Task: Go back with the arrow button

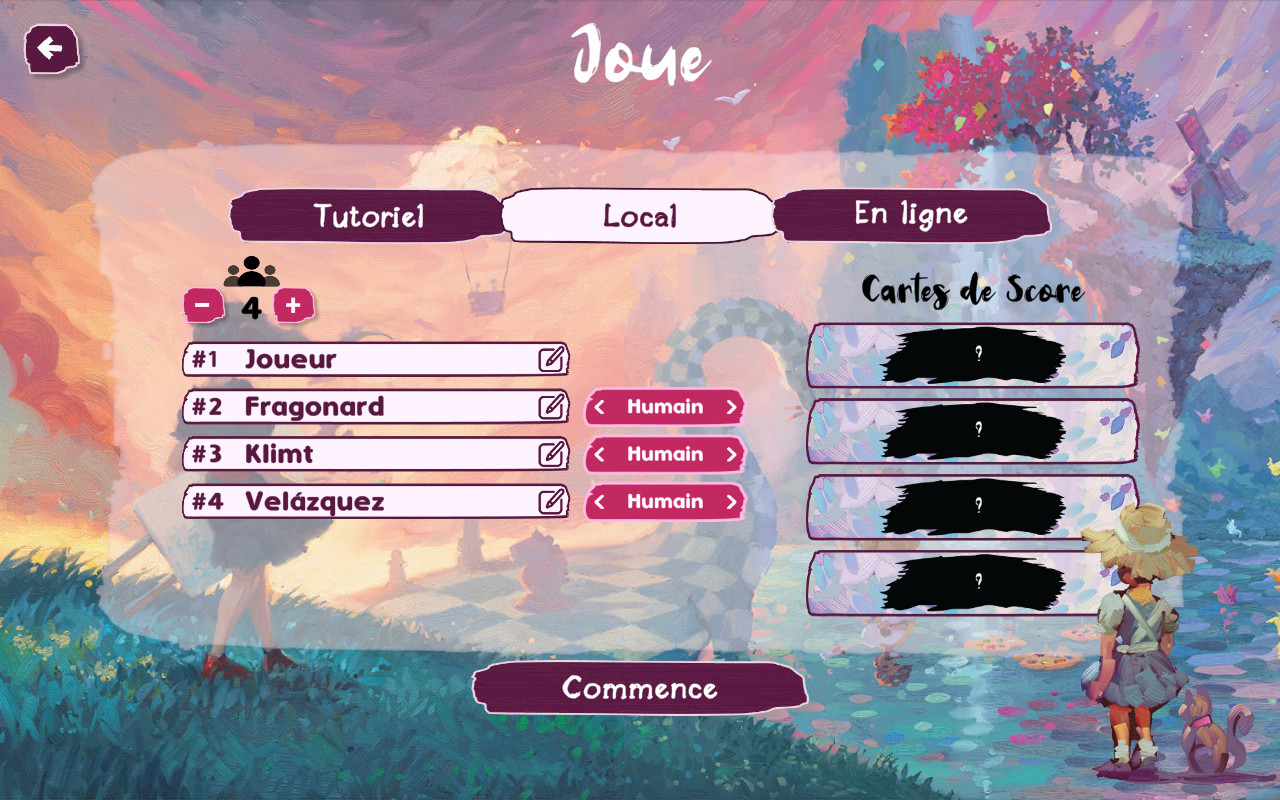Action: point(50,49)
